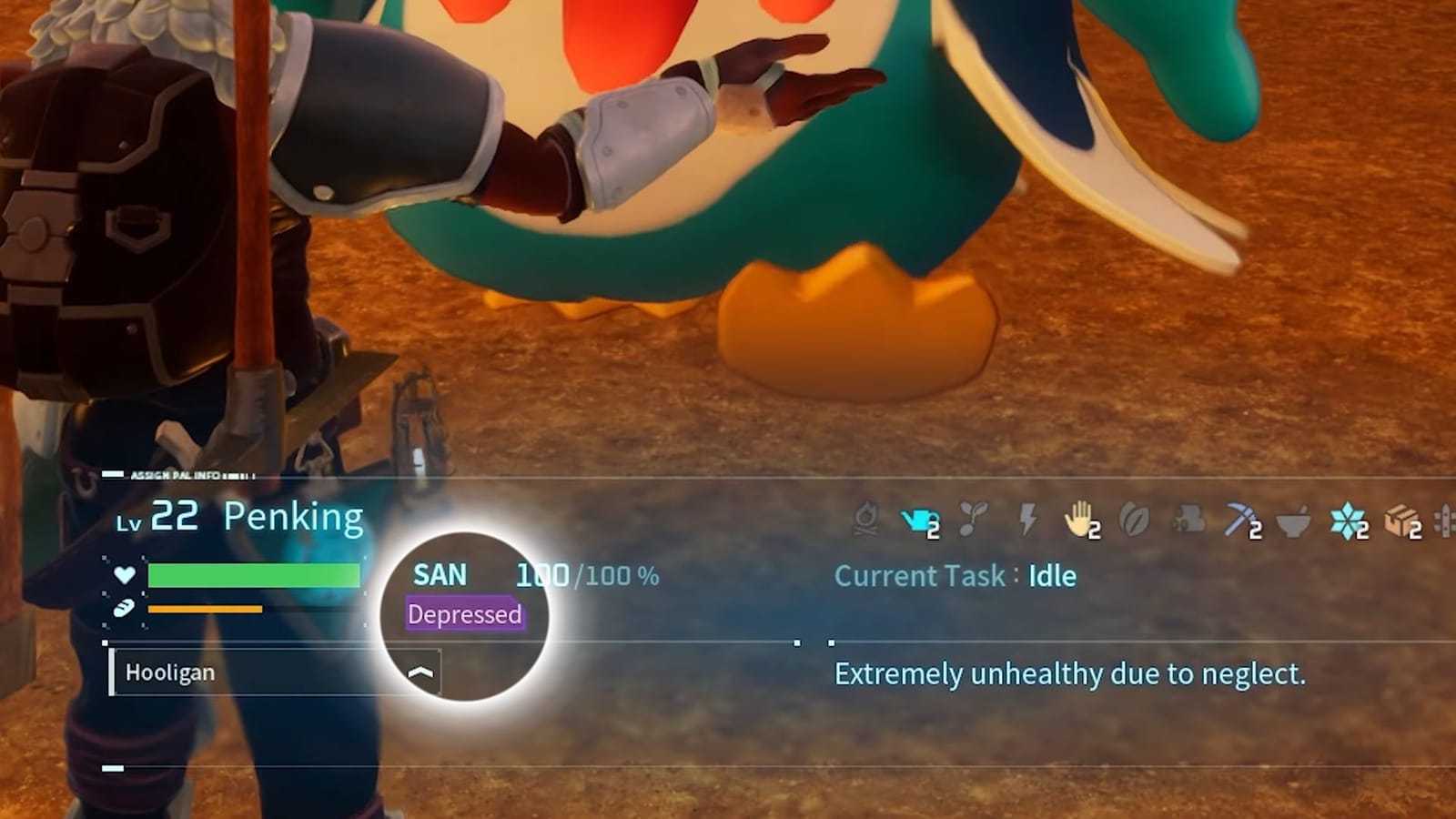This screenshot has height=819, width=1456.
Task: Click the green health bar
Action: (255, 575)
